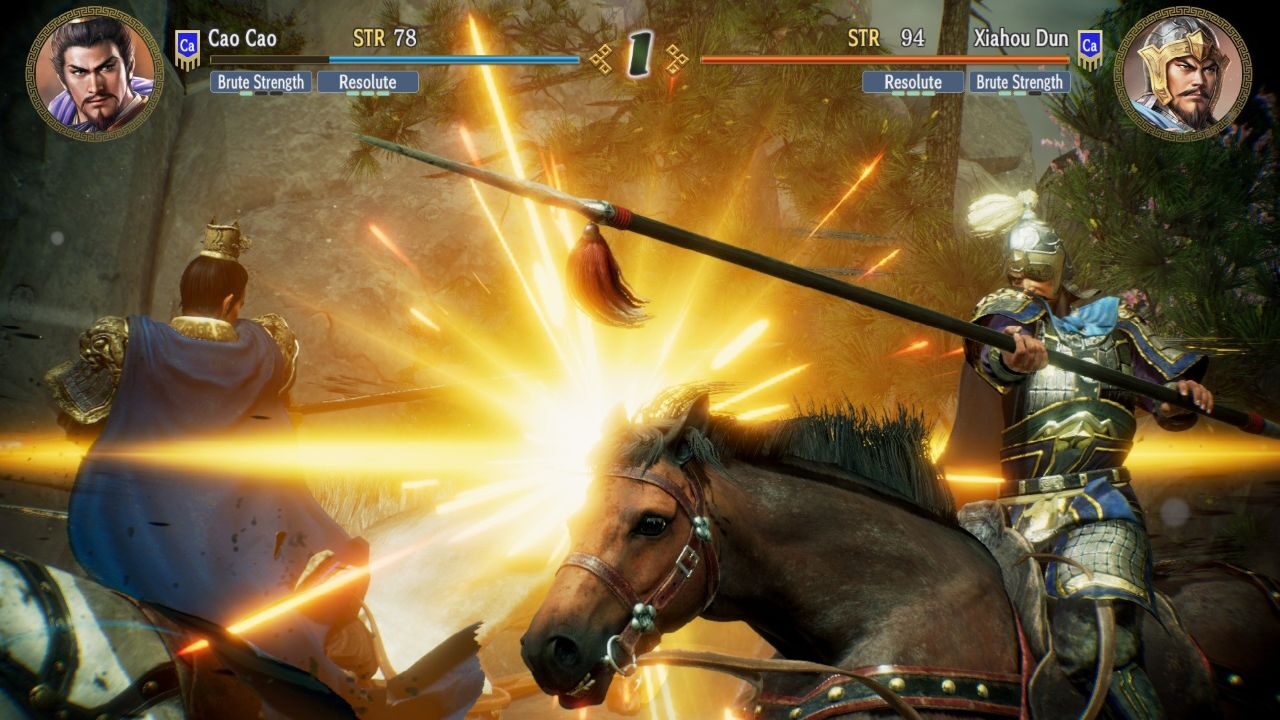
Task: Click the gold ornament left of the round counter
Action: pos(601,57)
